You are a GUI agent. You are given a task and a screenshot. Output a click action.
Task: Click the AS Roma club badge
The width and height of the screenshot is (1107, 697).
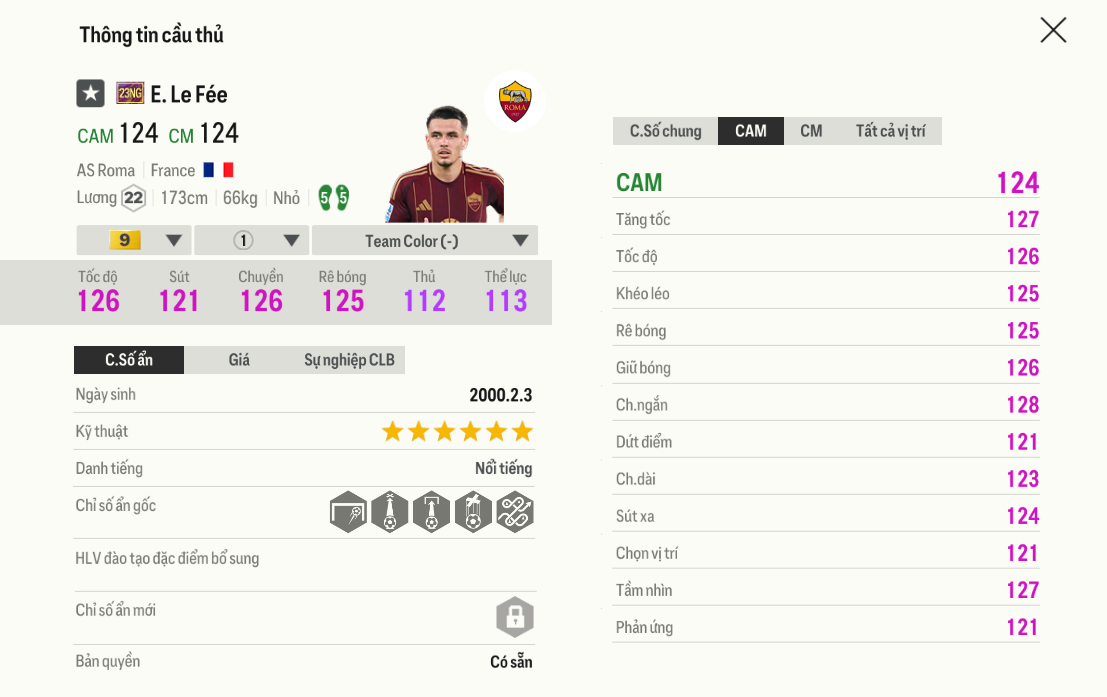pos(515,101)
